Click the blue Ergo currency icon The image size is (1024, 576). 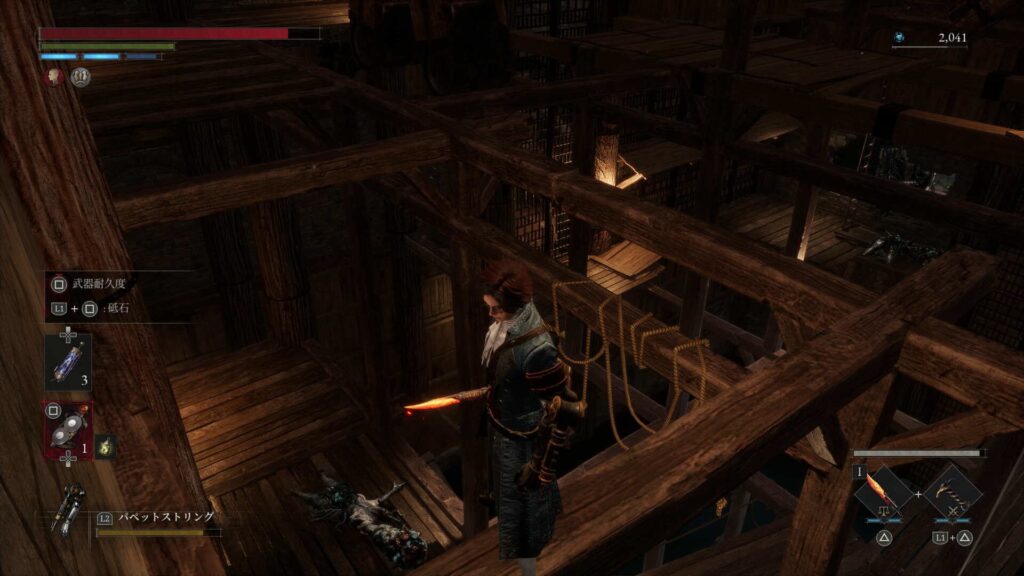tap(899, 38)
